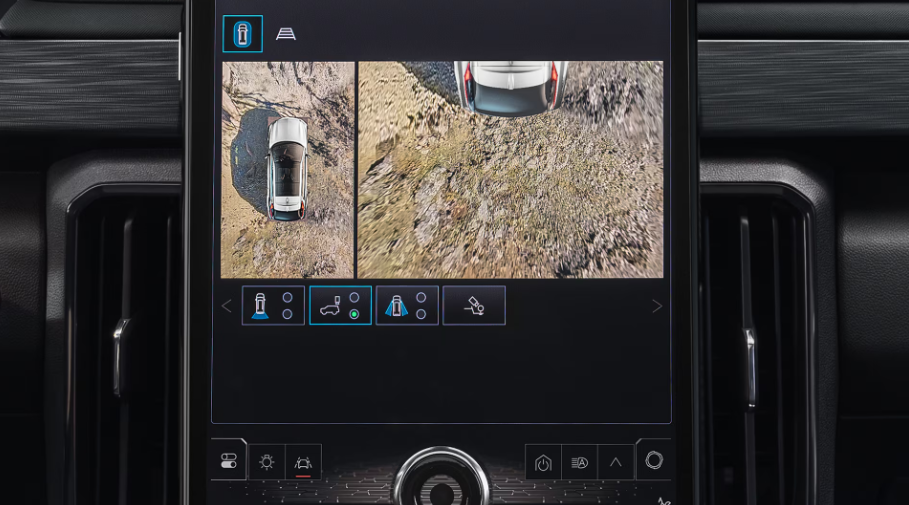The image size is (909, 505).
Task: Toggle the auto headlight beam button
Action: tap(579, 462)
